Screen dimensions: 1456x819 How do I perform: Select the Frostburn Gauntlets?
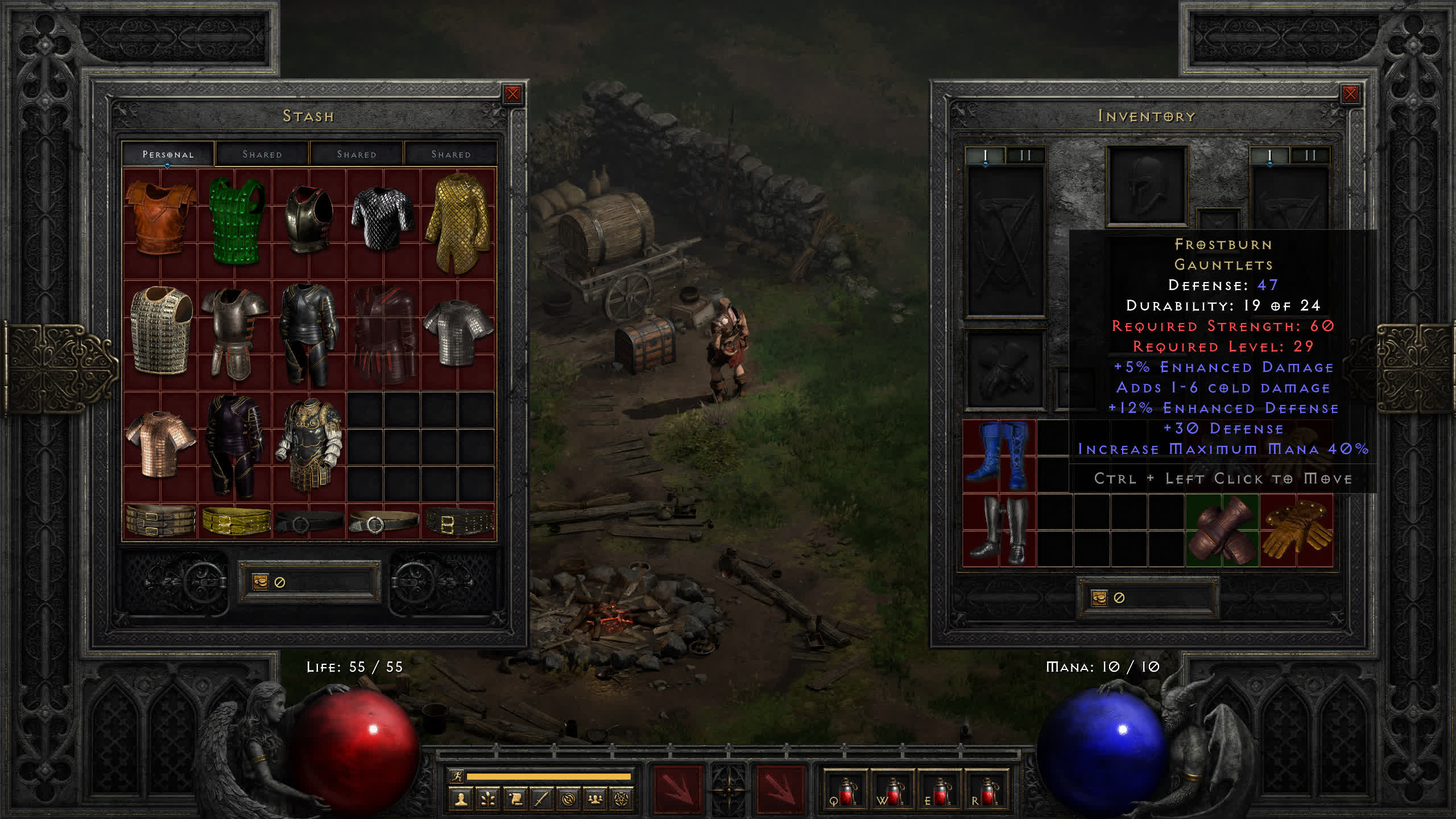(x=1222, y=530)
